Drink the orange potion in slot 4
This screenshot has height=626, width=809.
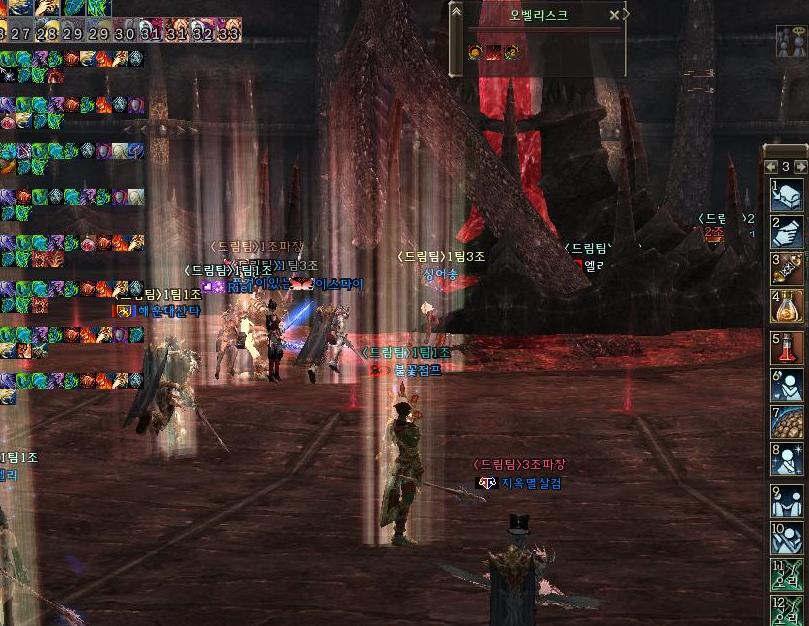[x=789, y=306]
